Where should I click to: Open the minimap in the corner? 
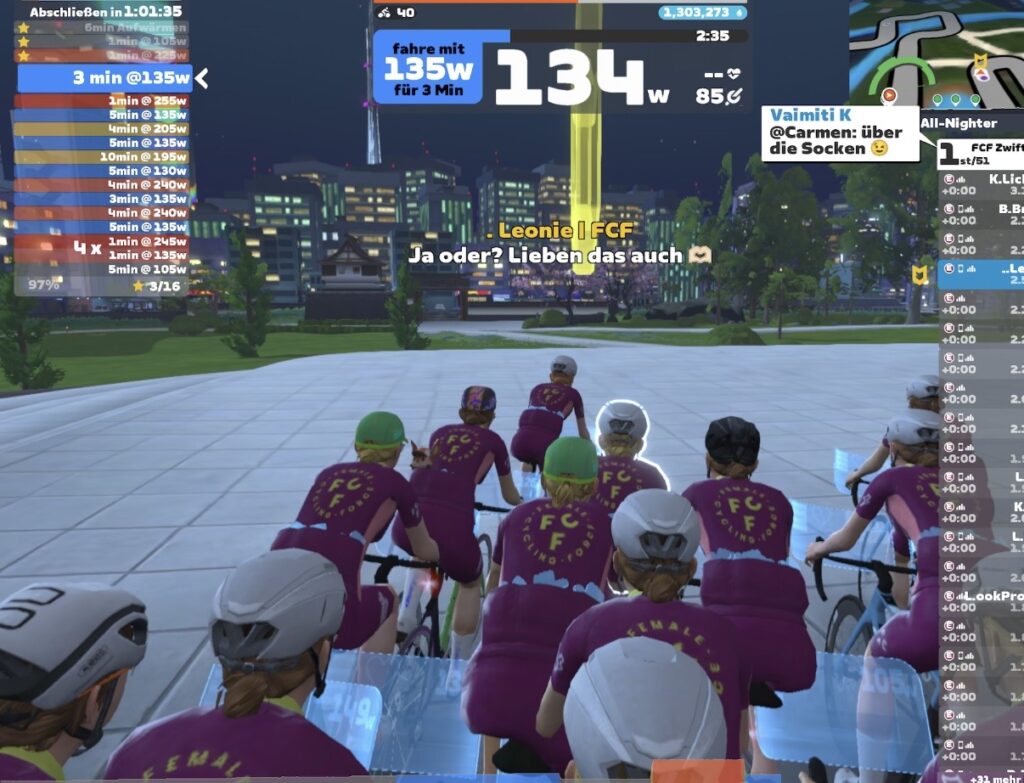coord(935,52)
